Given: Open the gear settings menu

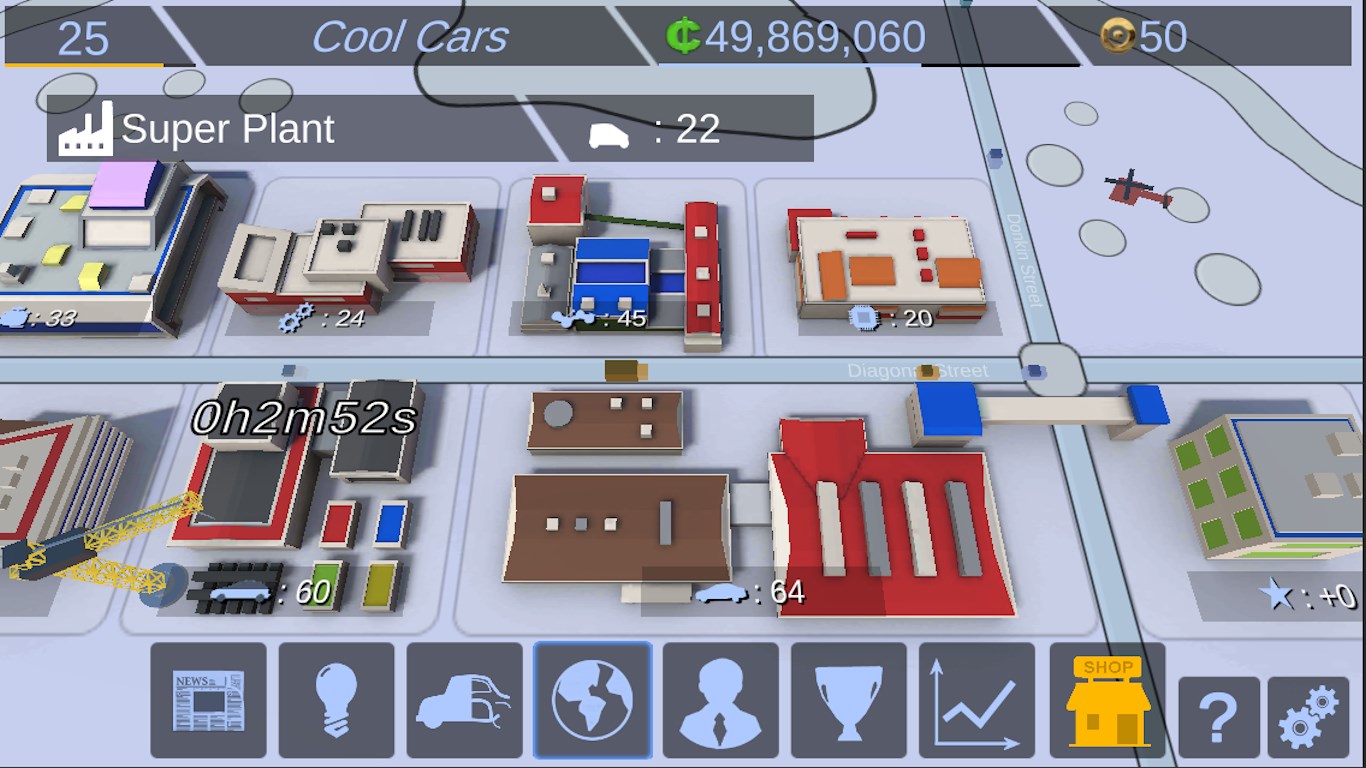Looking at the screenshot, I should (1307, 717).
